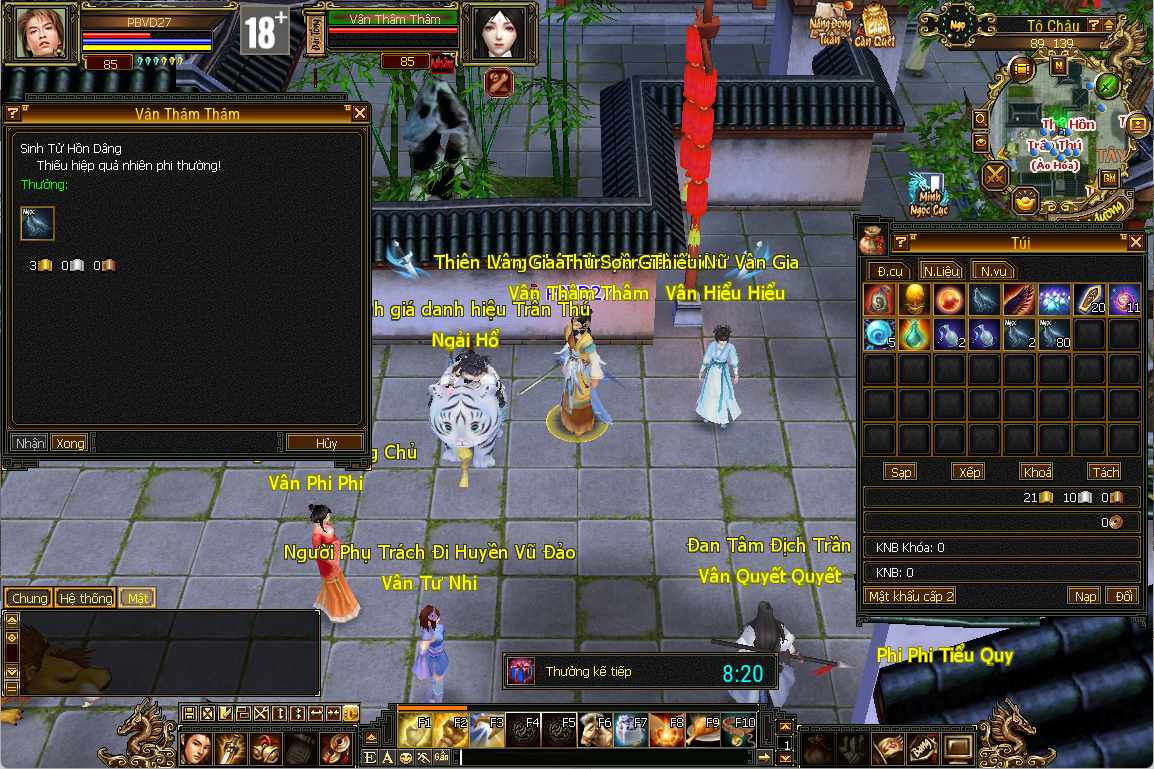Open the Năng Động Tuần activity icon
The width and height of the screenshot is (1154, 769).
pyautogui.click(x=830, y=25)
